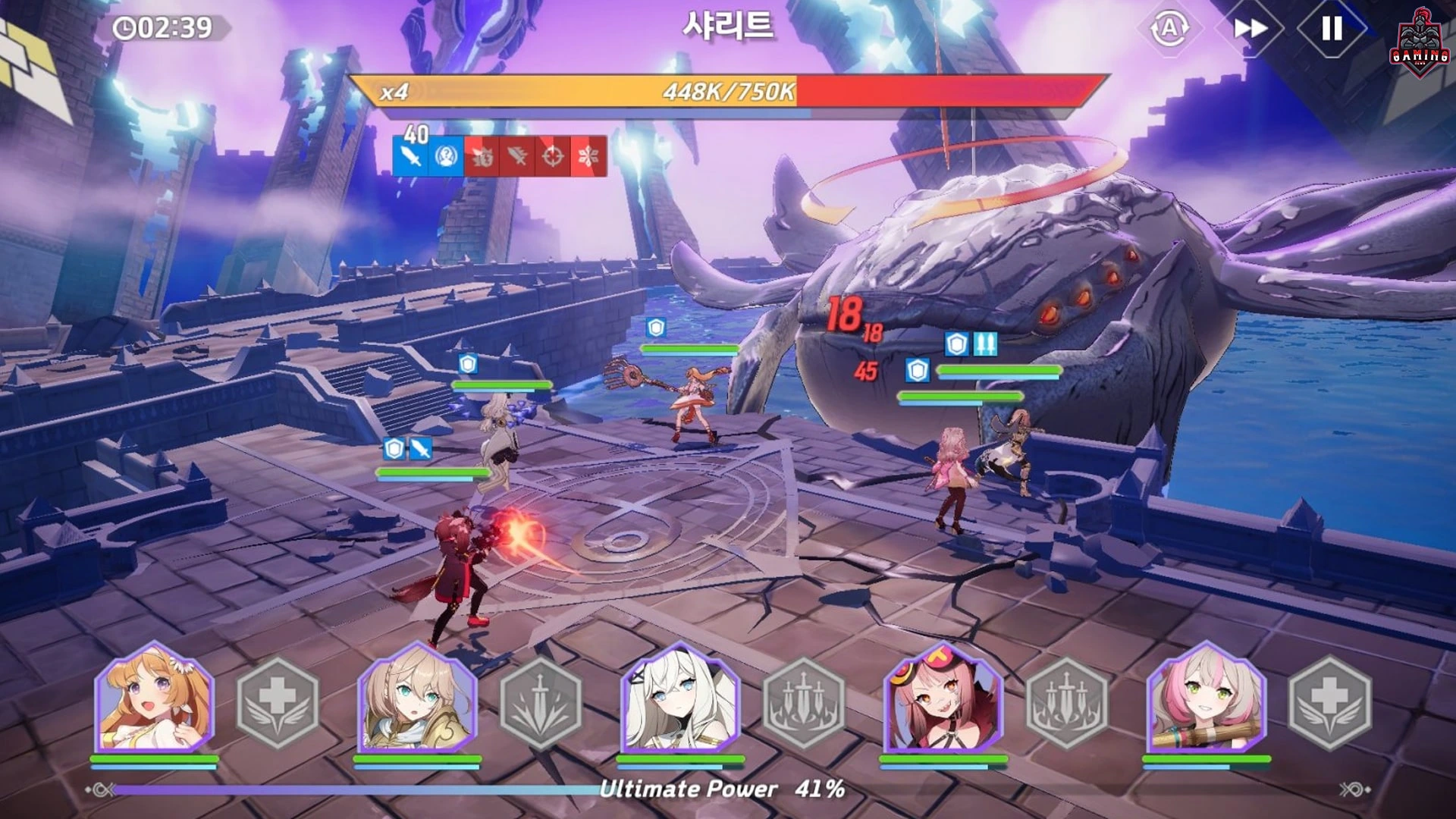This screenshot has width=1456, height=819.
Task: Pause the battle
Action: click(x=1332, y=29)
